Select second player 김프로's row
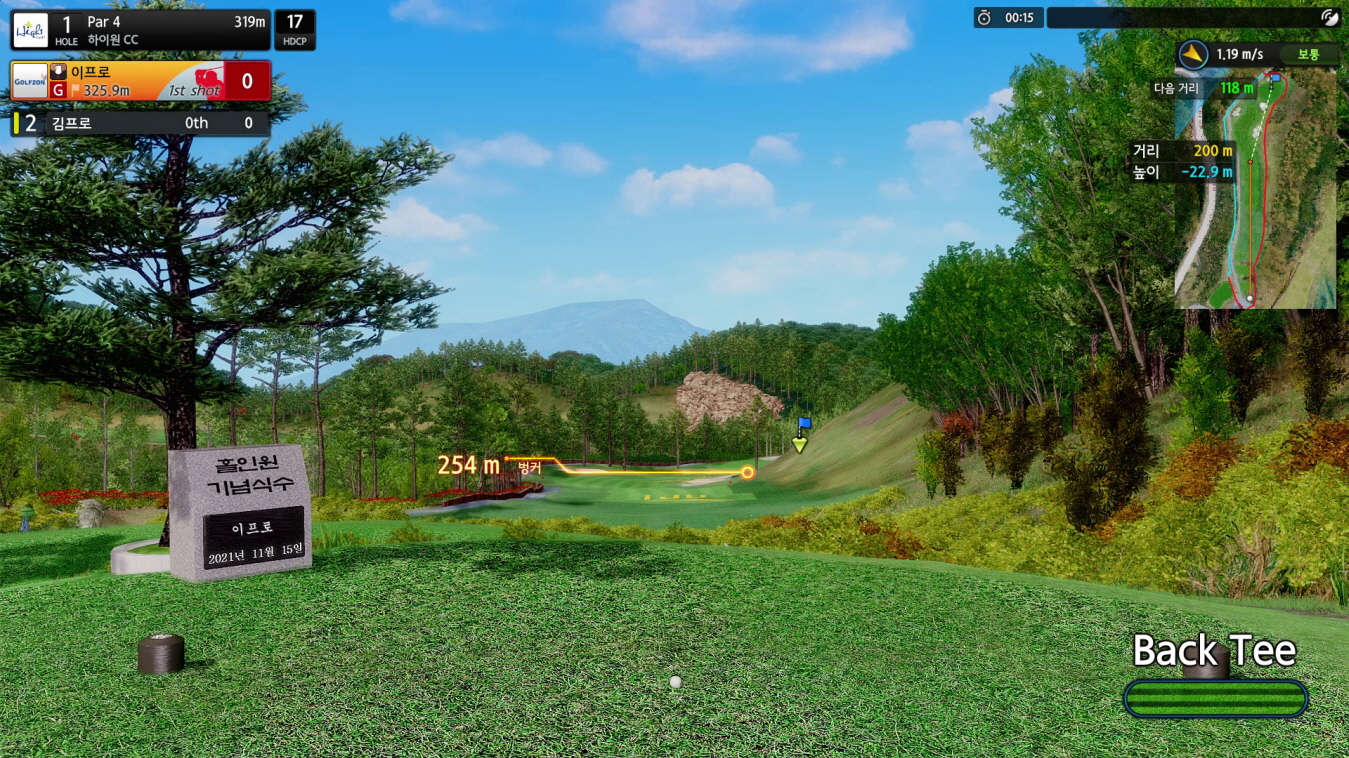Image resolution: width=1349 pixels, height=758 pixels. [x=140, y=123]
